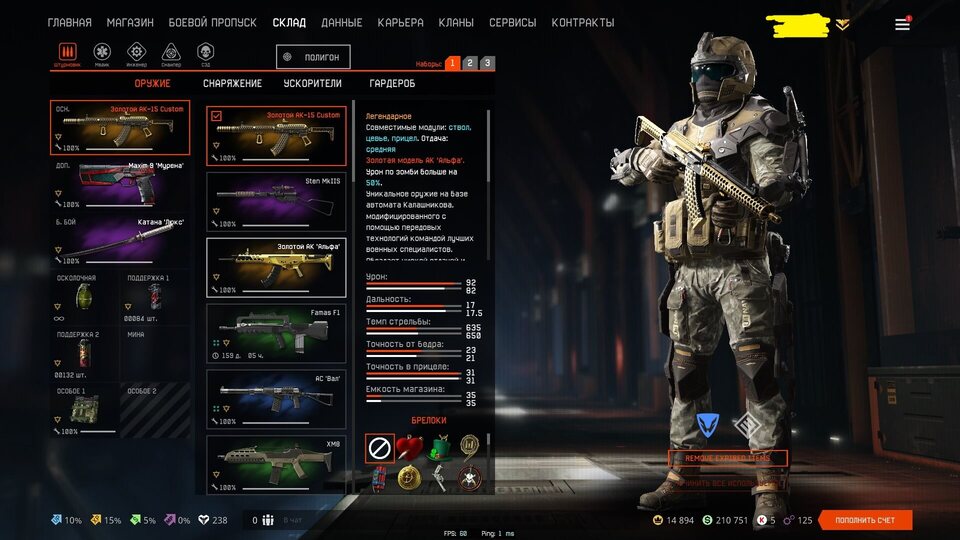This screenshot has height=540, width=960.
Task: Go to the Боевой пропуск page
Action: pyautogui.click(x=212, y=22)
